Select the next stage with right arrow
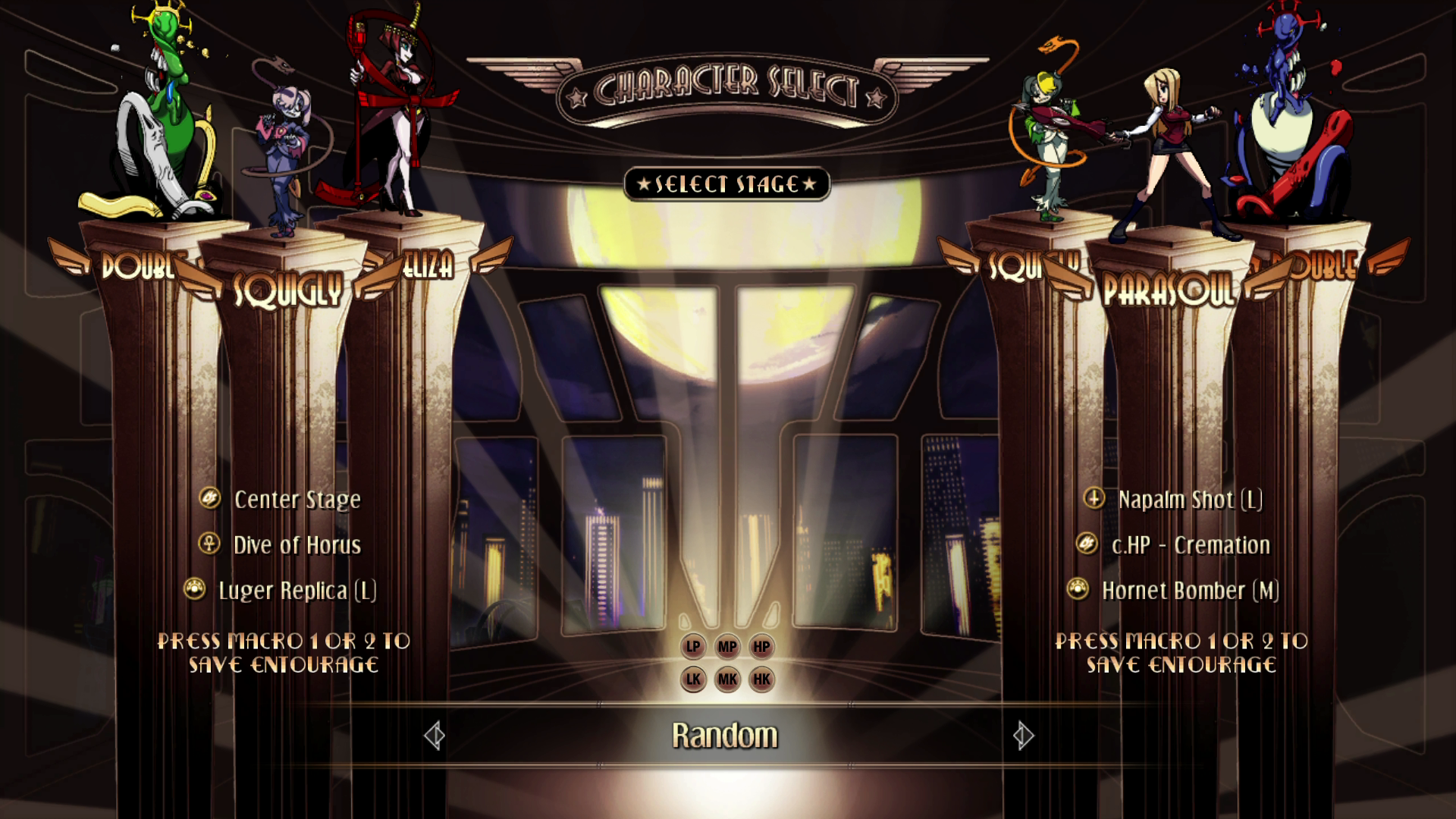The height and width of the screenshot is (819, 1456). pos(1023,736)
